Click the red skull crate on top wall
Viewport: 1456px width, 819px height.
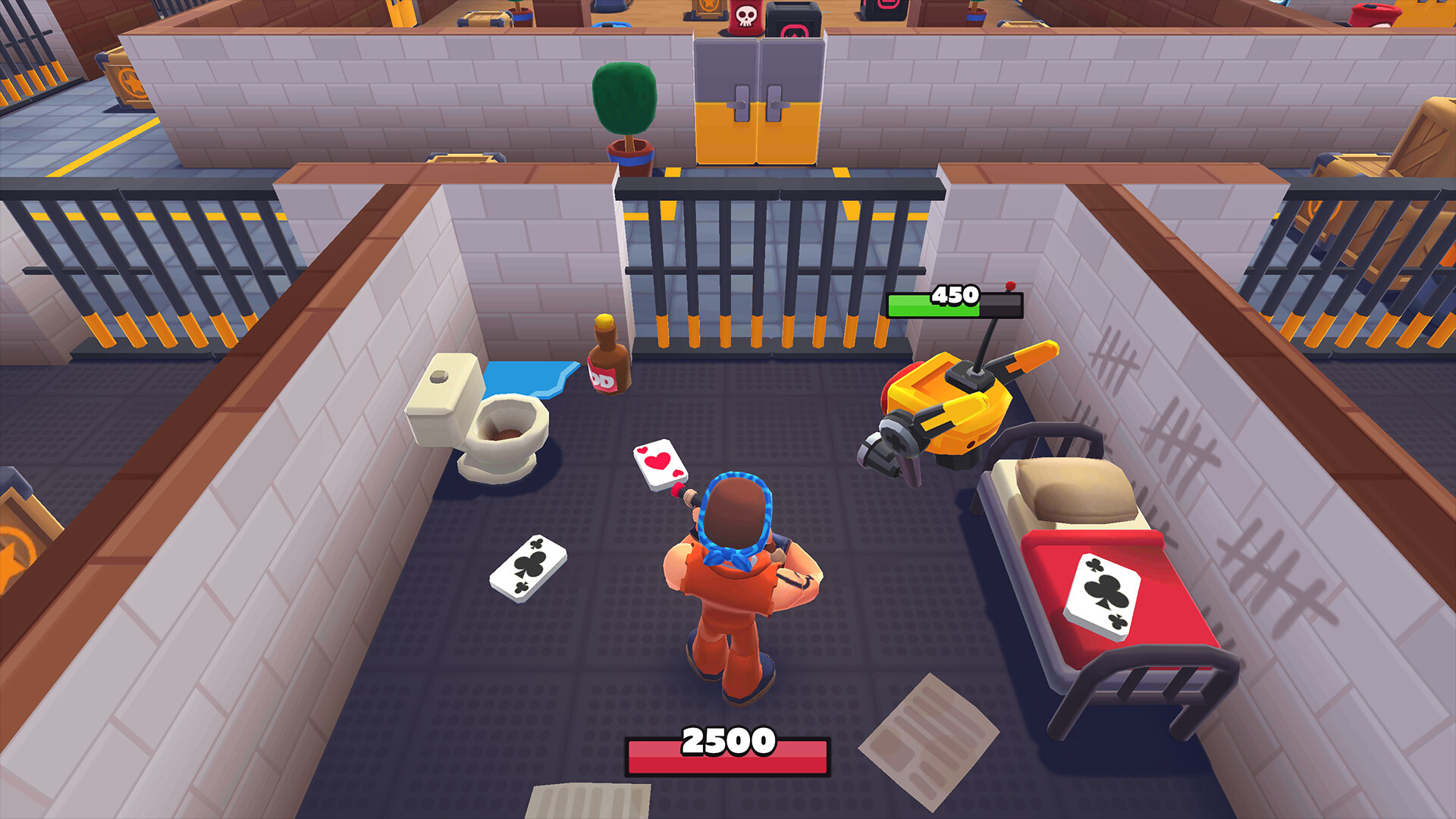coord(747,17)
